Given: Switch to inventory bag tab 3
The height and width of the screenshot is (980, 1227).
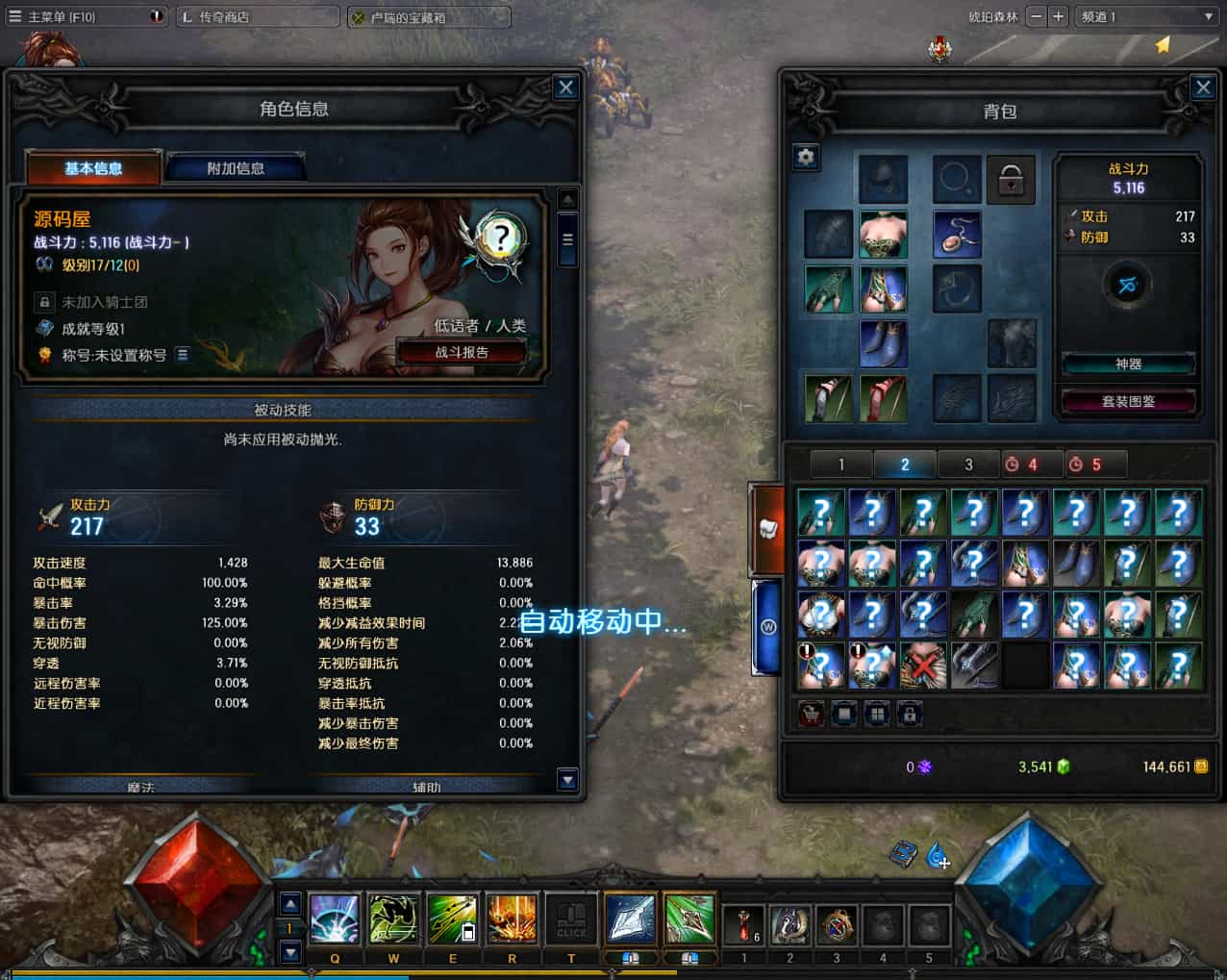Looking at the screenshot, I should 968,465.
